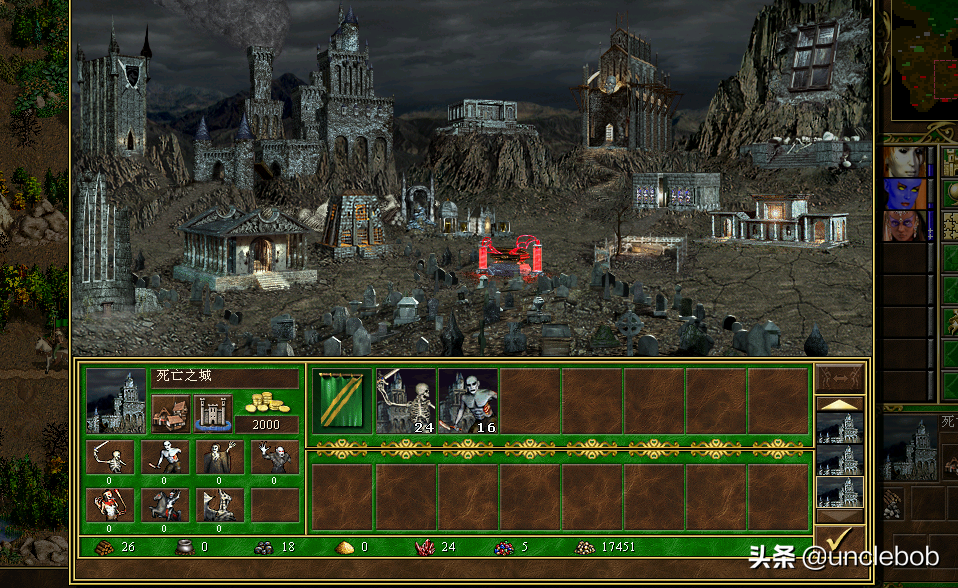
Task: Select the garrison stack of 16 zombies
Action: [468, 400]
